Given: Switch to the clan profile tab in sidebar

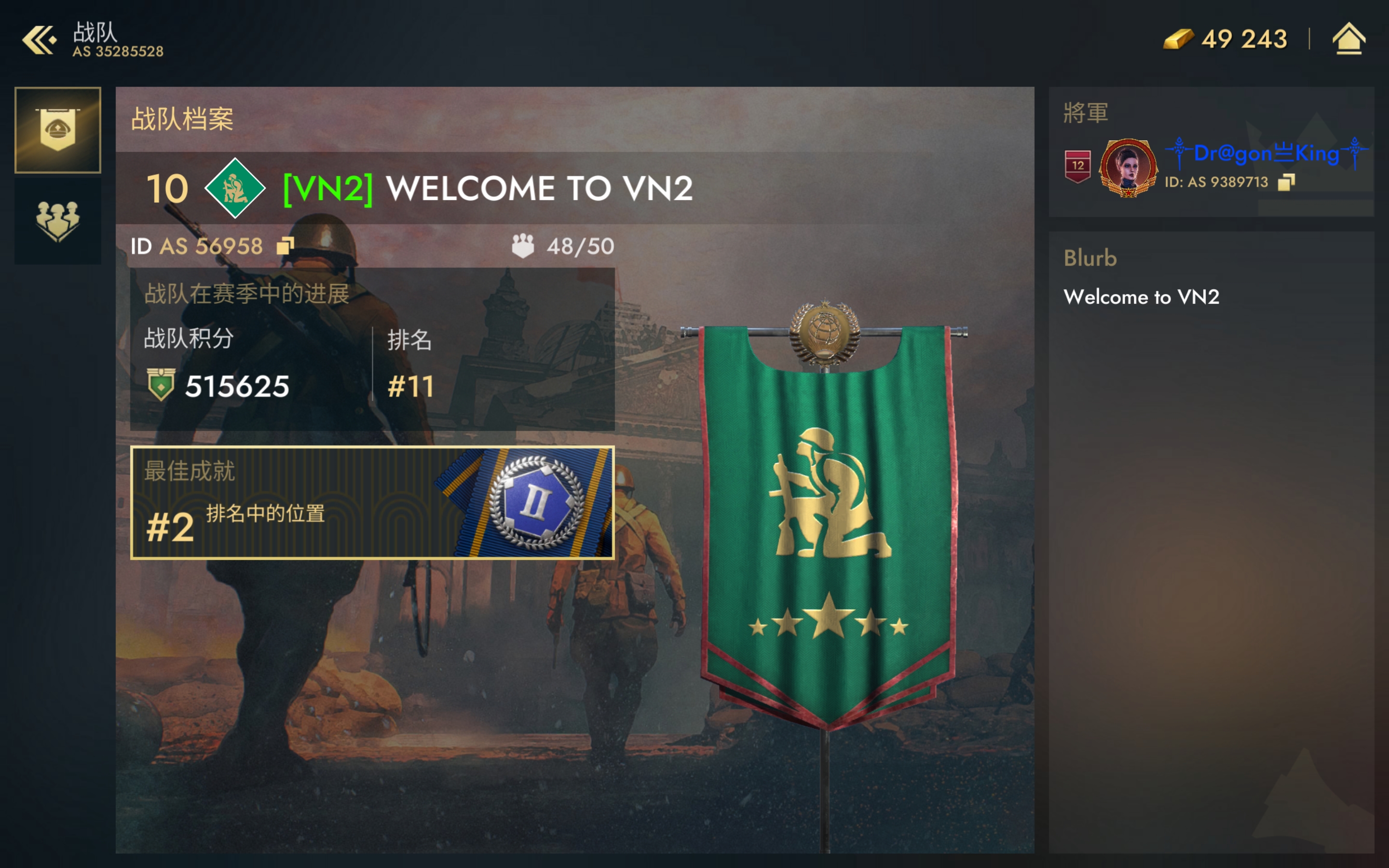Looking at the screenshot, I should click(x=57, y=130).
